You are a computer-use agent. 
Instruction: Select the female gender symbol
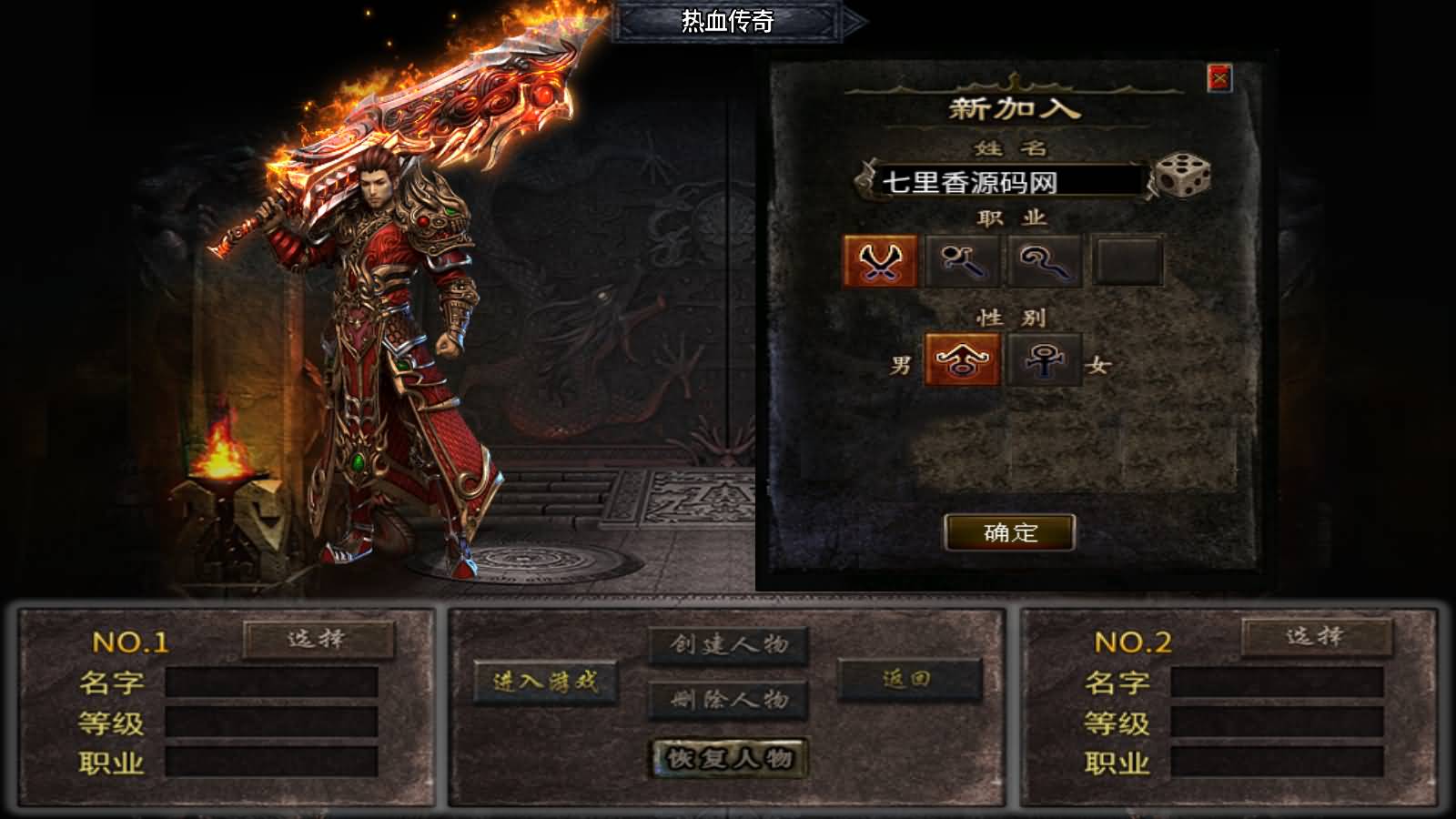coord(1043,359)
